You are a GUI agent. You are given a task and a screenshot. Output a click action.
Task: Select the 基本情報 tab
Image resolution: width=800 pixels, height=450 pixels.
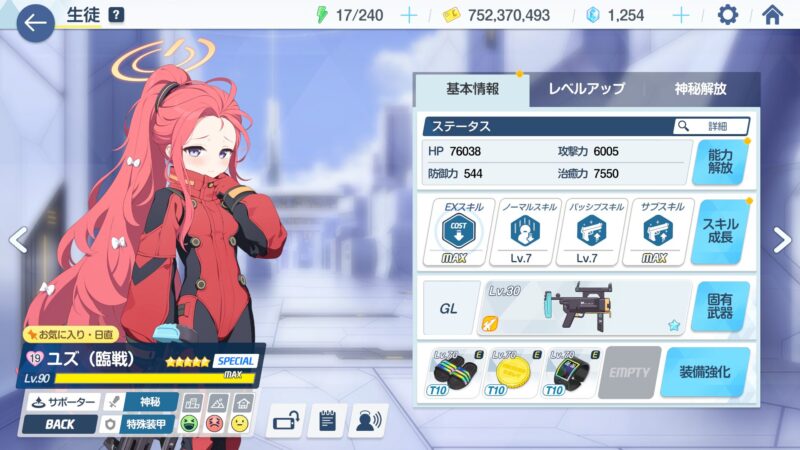point(471,89)
